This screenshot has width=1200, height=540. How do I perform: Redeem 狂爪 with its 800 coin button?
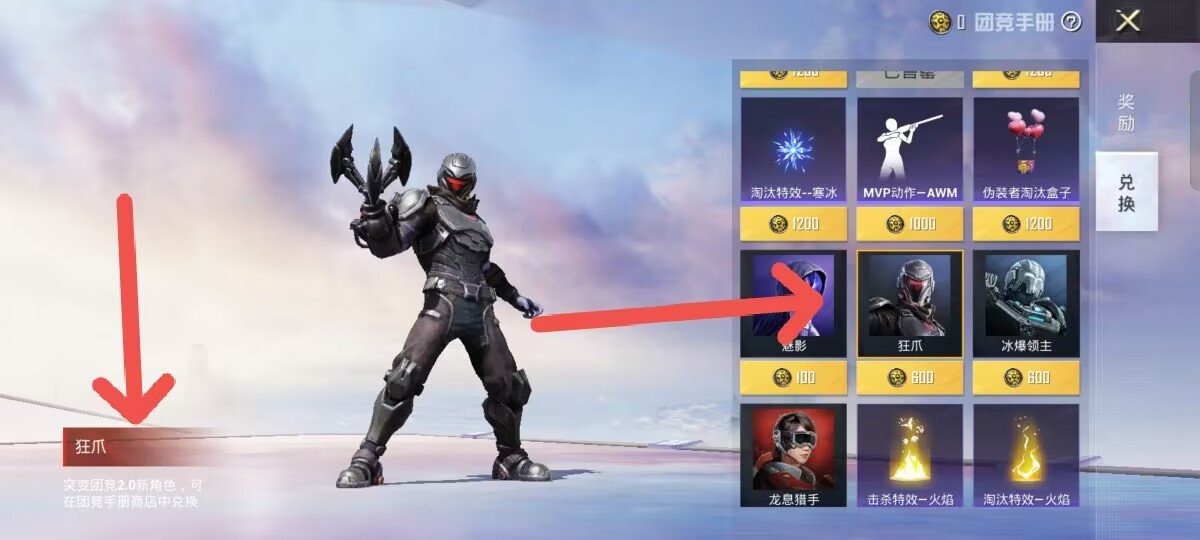click(x=910, y=377)
